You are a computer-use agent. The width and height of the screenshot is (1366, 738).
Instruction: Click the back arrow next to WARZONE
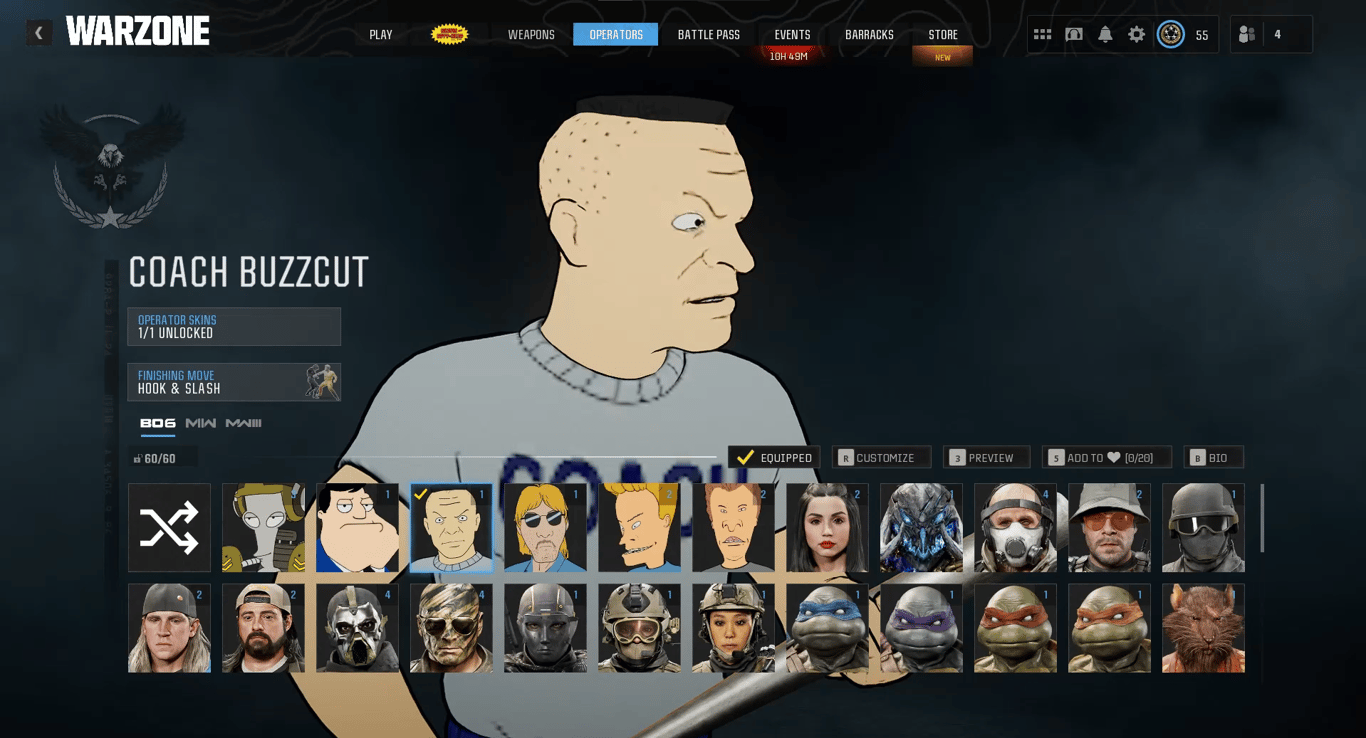(38, 31)
